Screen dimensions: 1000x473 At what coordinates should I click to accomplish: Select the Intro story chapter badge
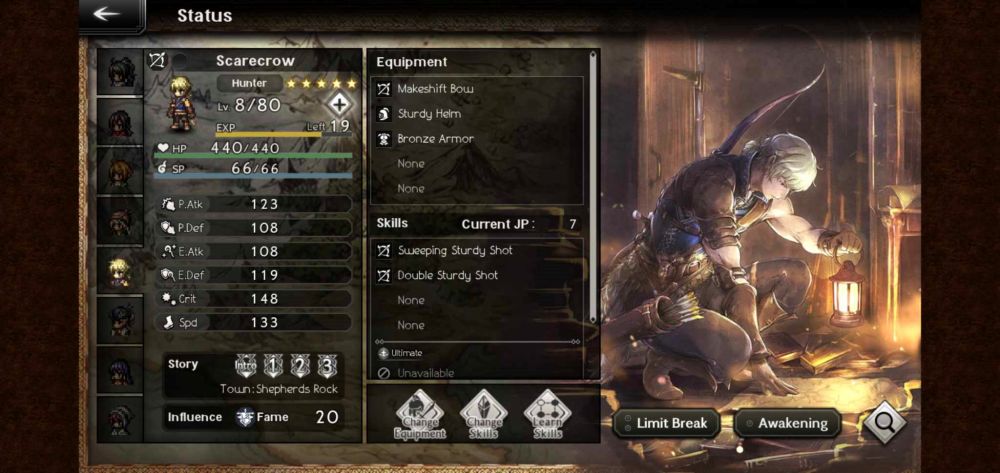(x=246, y=365)
